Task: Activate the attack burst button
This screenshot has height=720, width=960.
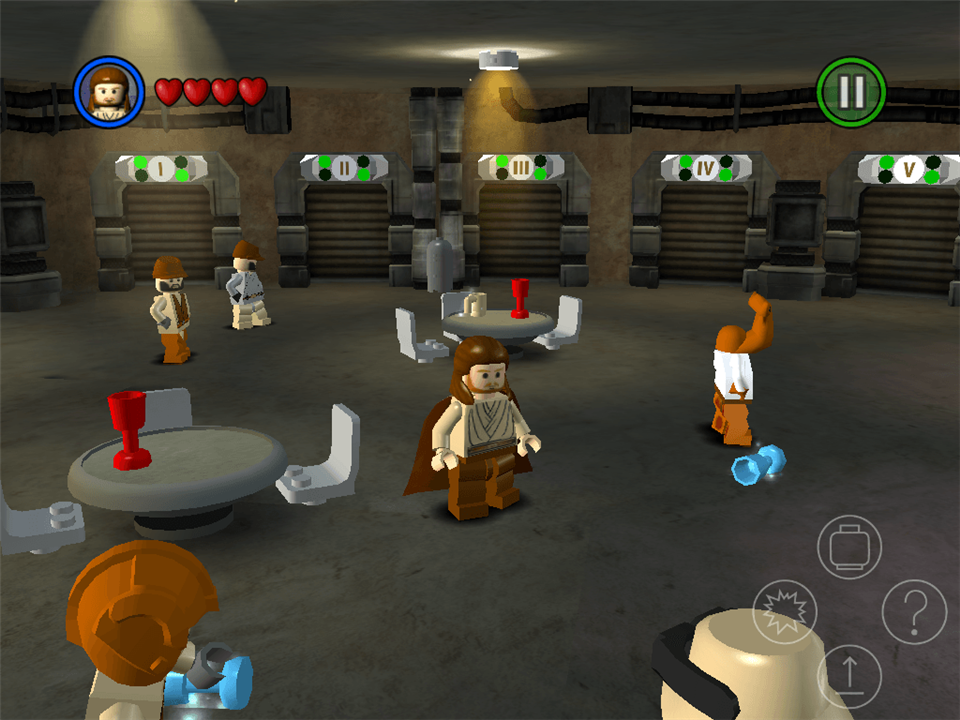Action: pyautogui.click(x=785, y=611)
